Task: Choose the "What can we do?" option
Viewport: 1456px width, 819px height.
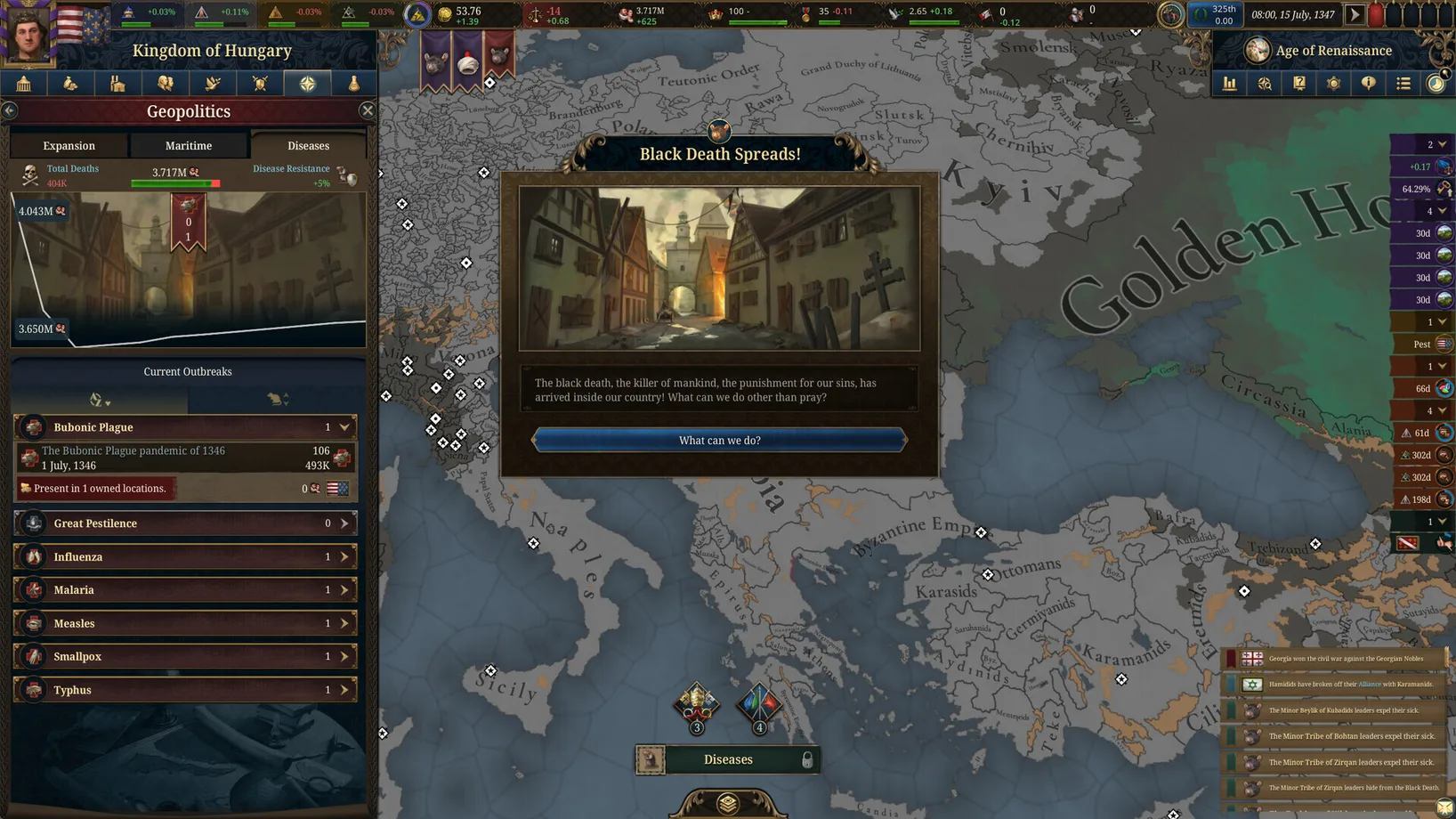Action: (x=719, y=440)
